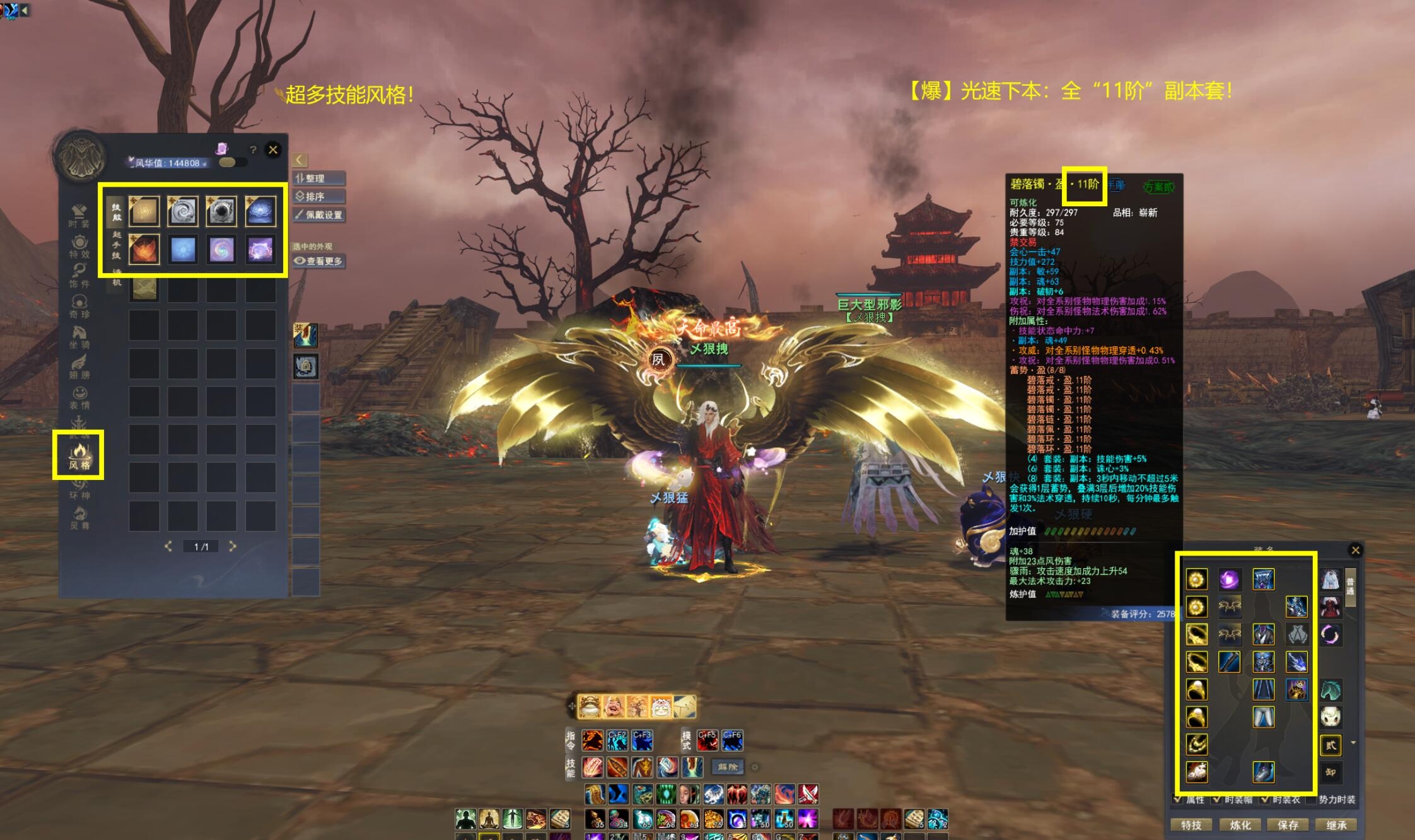This screenshot has width=1415, height=840.
Task: Click the 炼化 refine button
Action: tap(1240, 825)
